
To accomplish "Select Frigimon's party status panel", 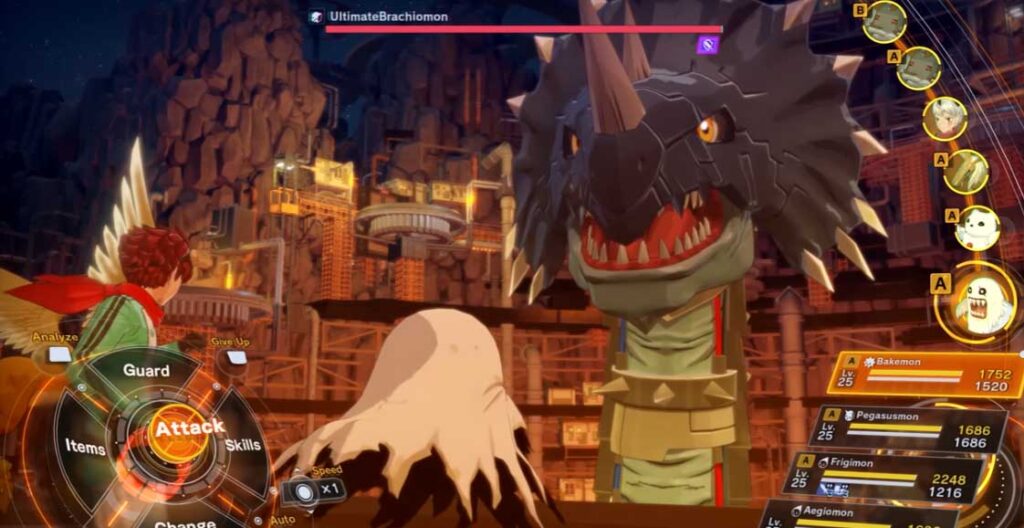I will coord(890,476).
